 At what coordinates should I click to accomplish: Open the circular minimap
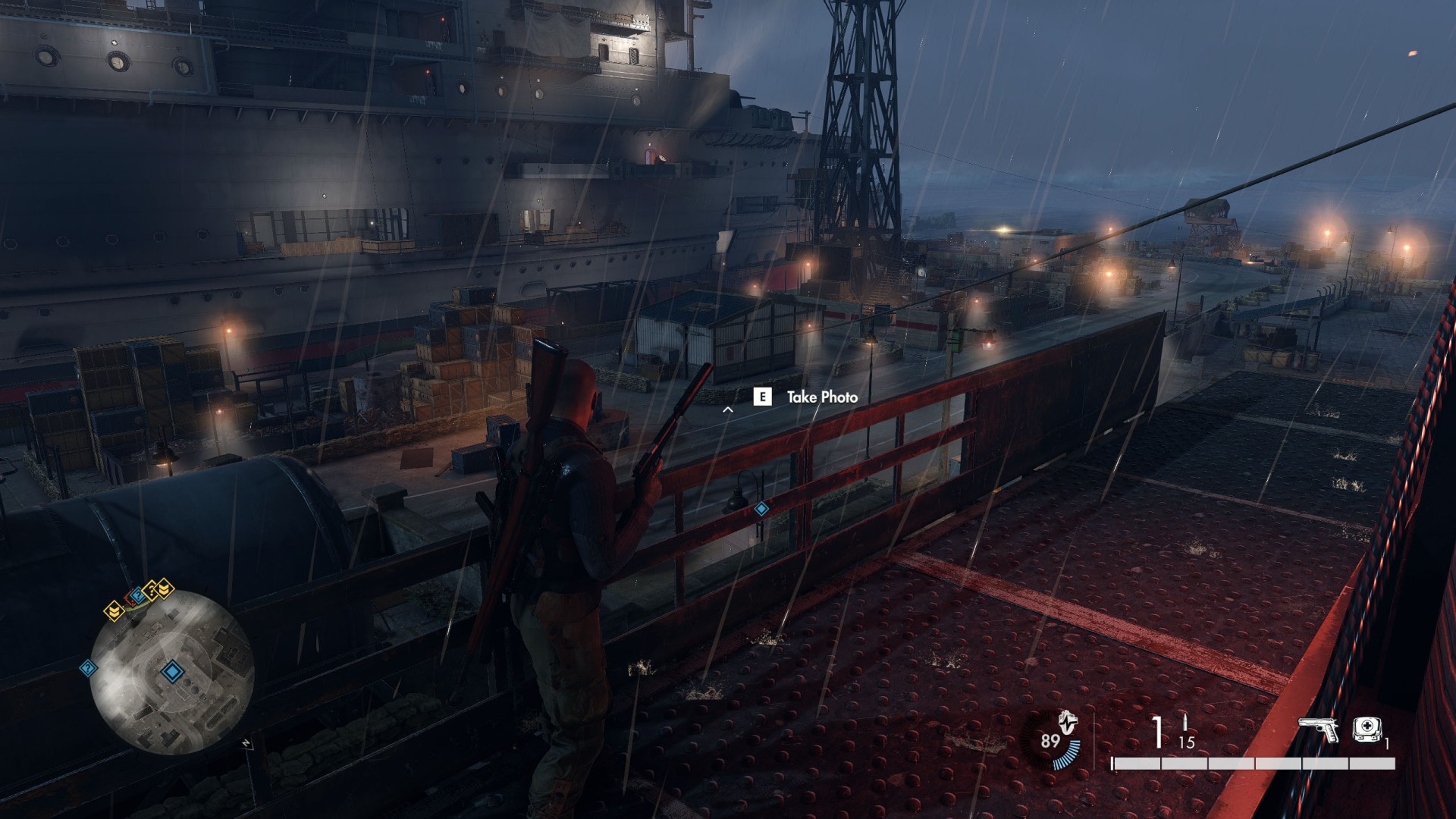tap(171, 673)
